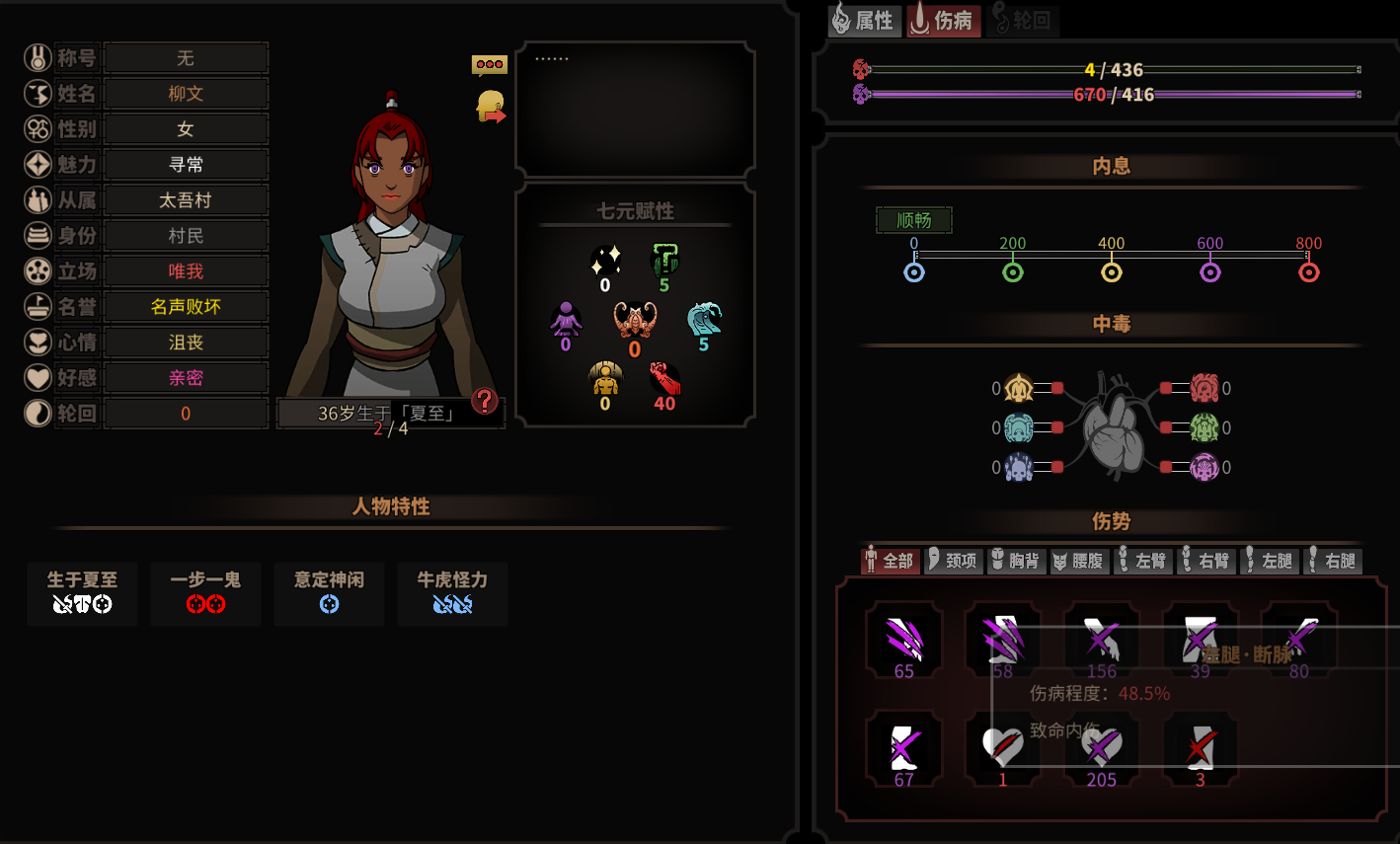Inspect the 牛虎怪力 trait card
The height and width of the screenshot is (844, 1400).
pyautogui.click(x=452, y=593)
